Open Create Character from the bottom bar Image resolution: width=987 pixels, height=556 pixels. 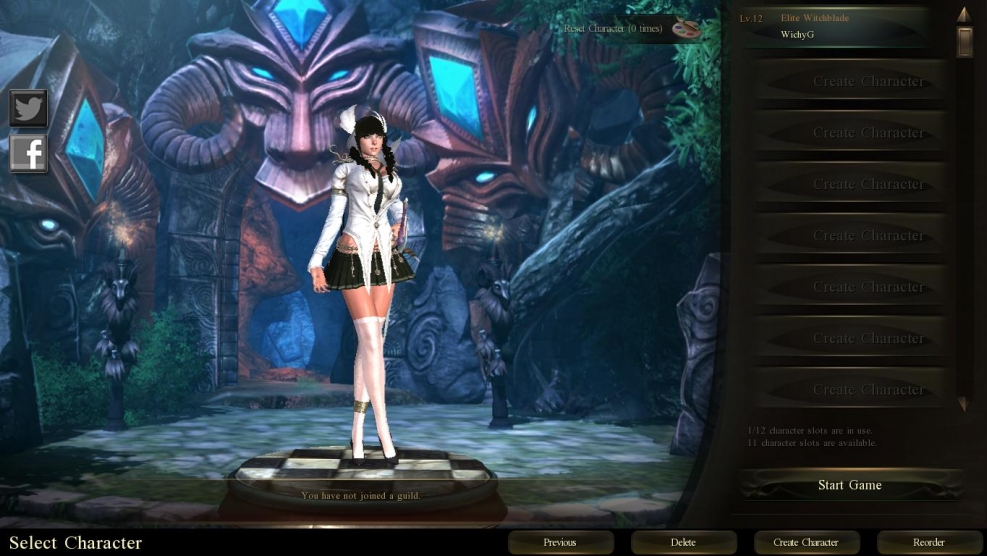click(x=806, y=542)
